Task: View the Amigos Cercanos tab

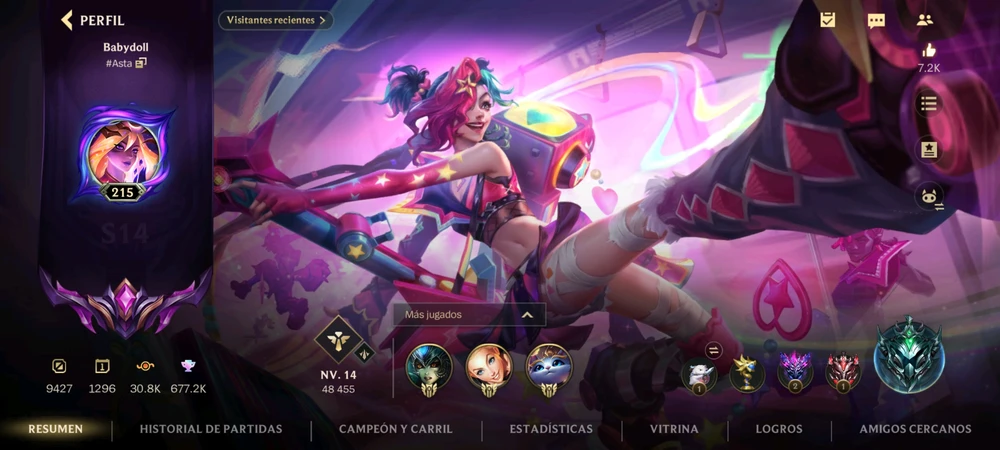Action: coord(915,429)
